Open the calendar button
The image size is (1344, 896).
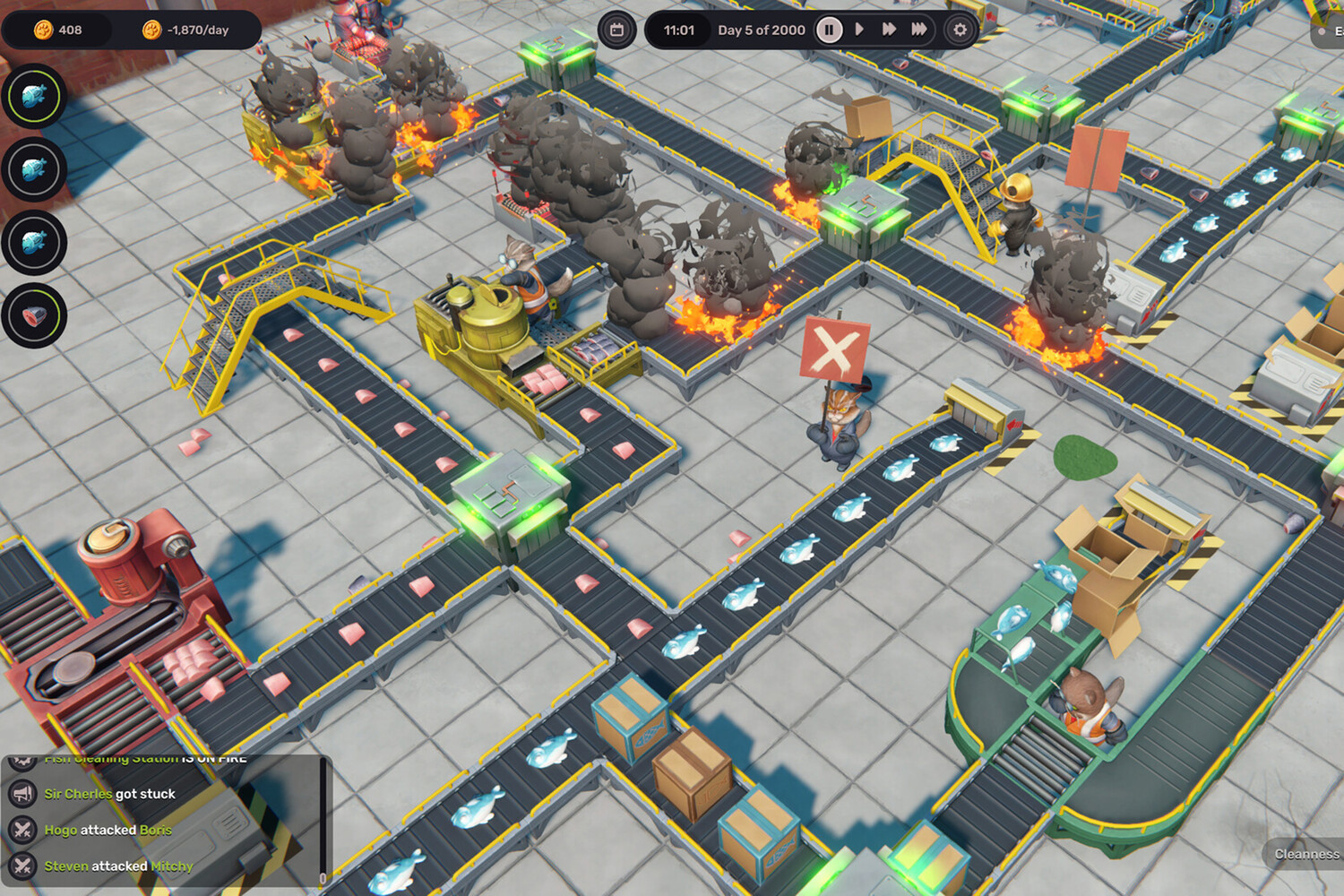[x=616, y=30]
